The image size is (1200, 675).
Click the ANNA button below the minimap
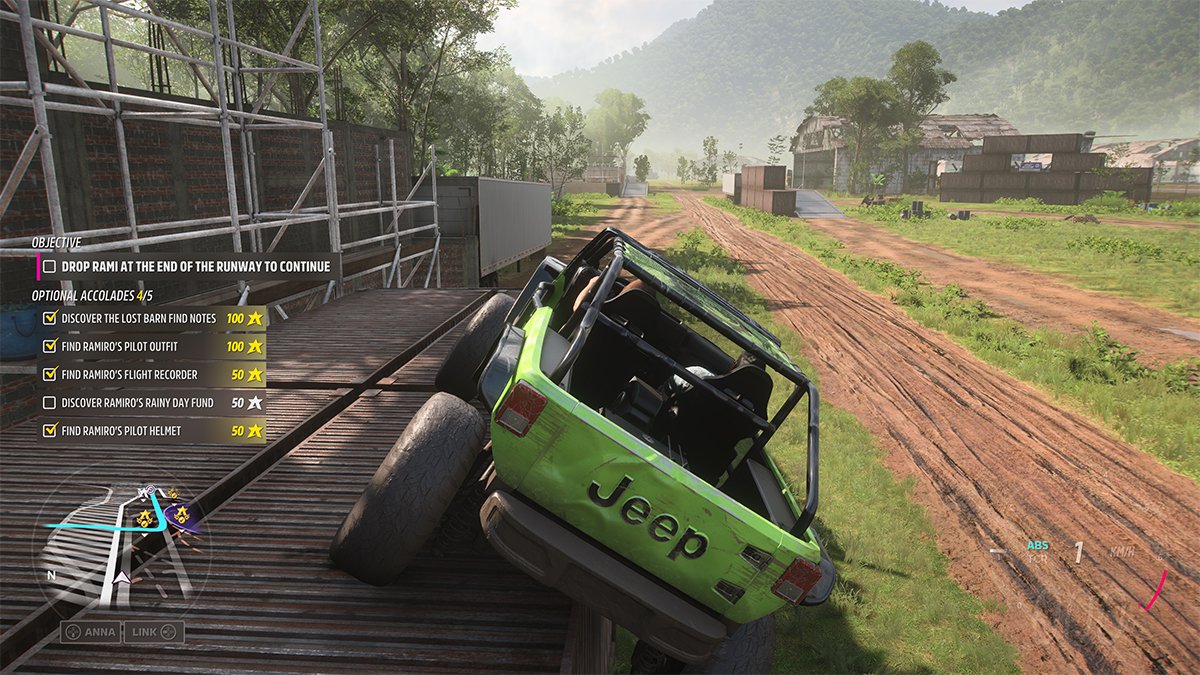91,632
